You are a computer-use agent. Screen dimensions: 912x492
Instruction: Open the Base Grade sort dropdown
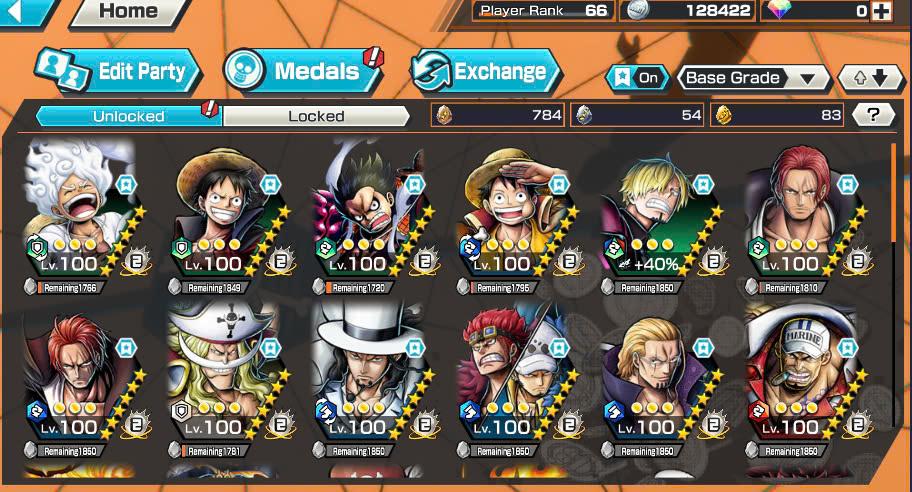754,77
